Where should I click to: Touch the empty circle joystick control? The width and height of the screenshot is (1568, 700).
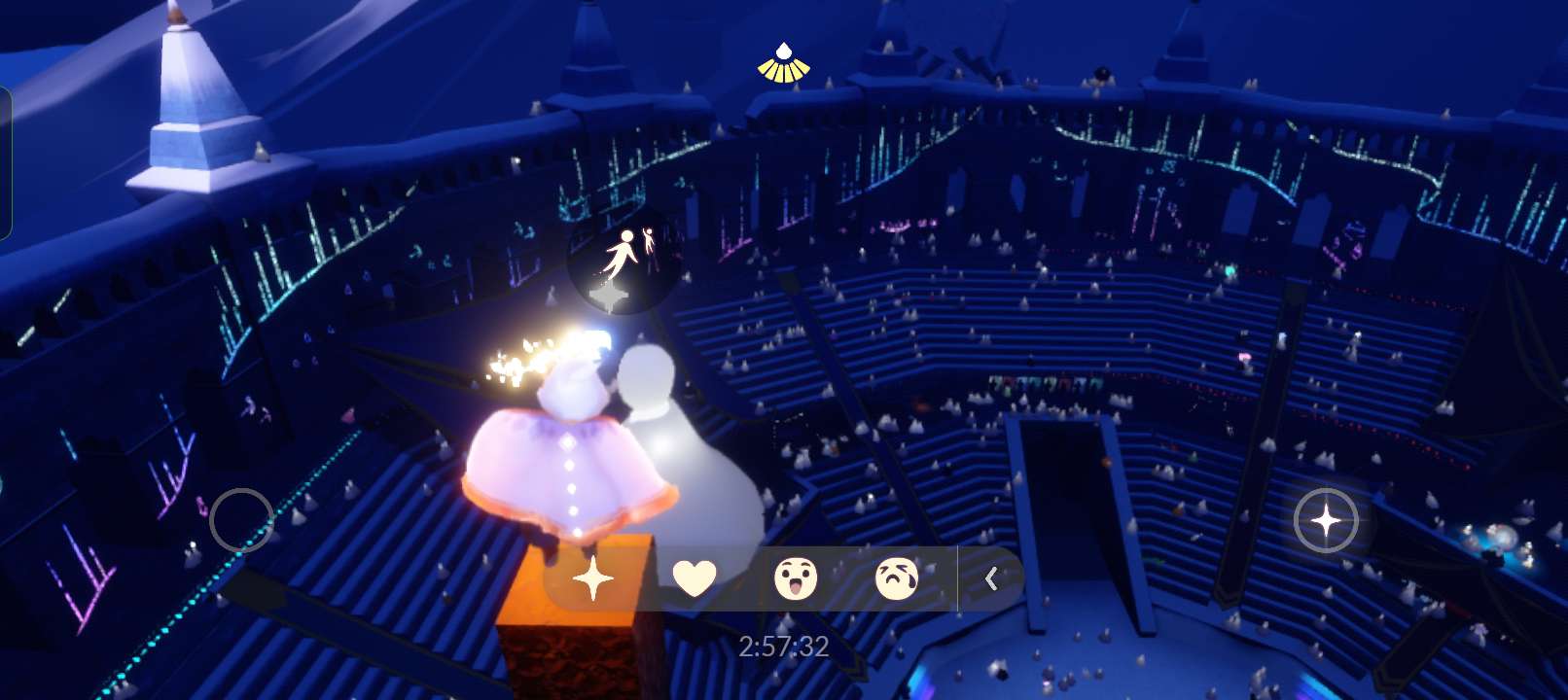point(241,520)
